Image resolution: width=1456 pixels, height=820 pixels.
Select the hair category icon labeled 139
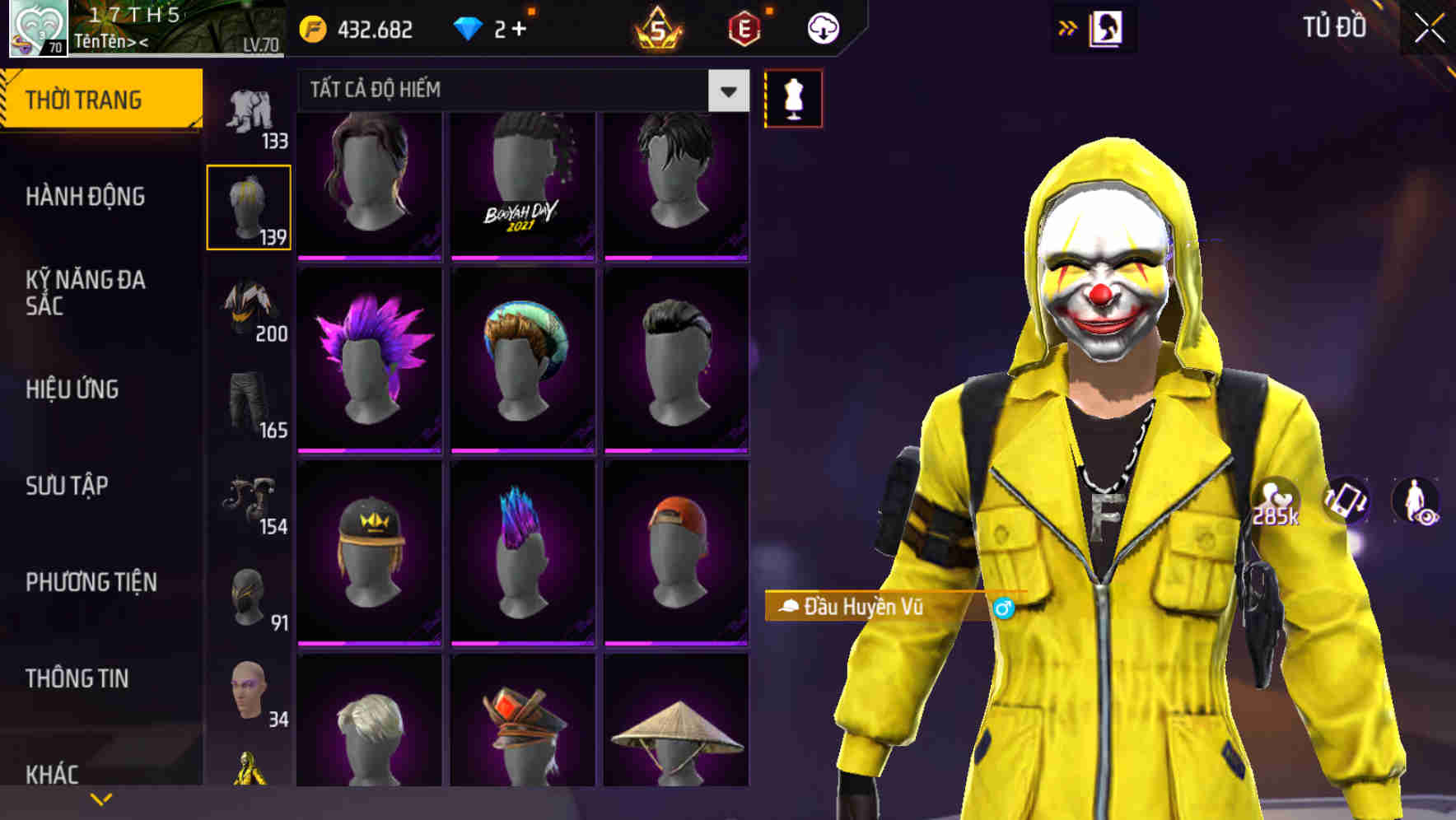click(x=249, y=206)
